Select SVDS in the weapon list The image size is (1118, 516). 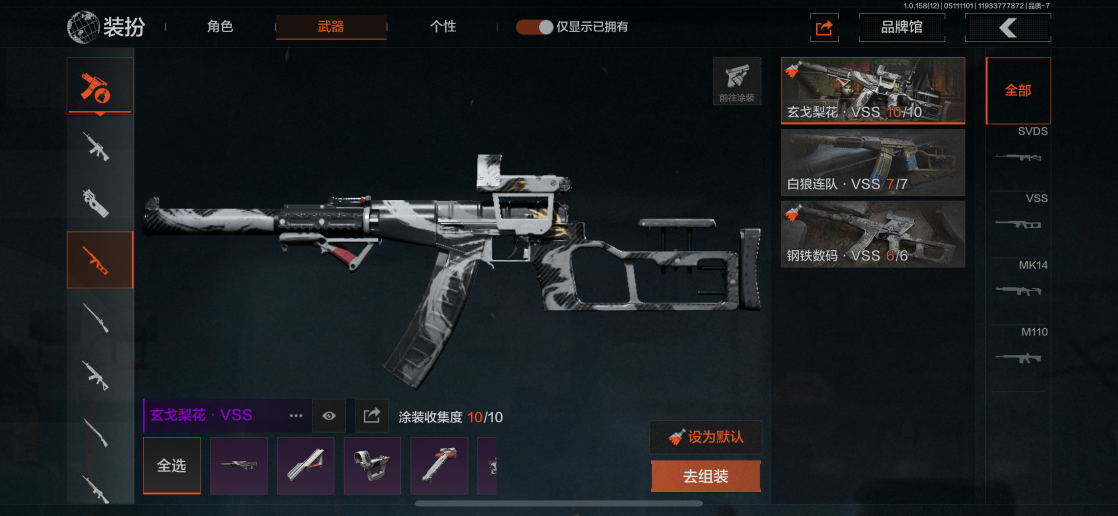click(x=1018, y=148)
